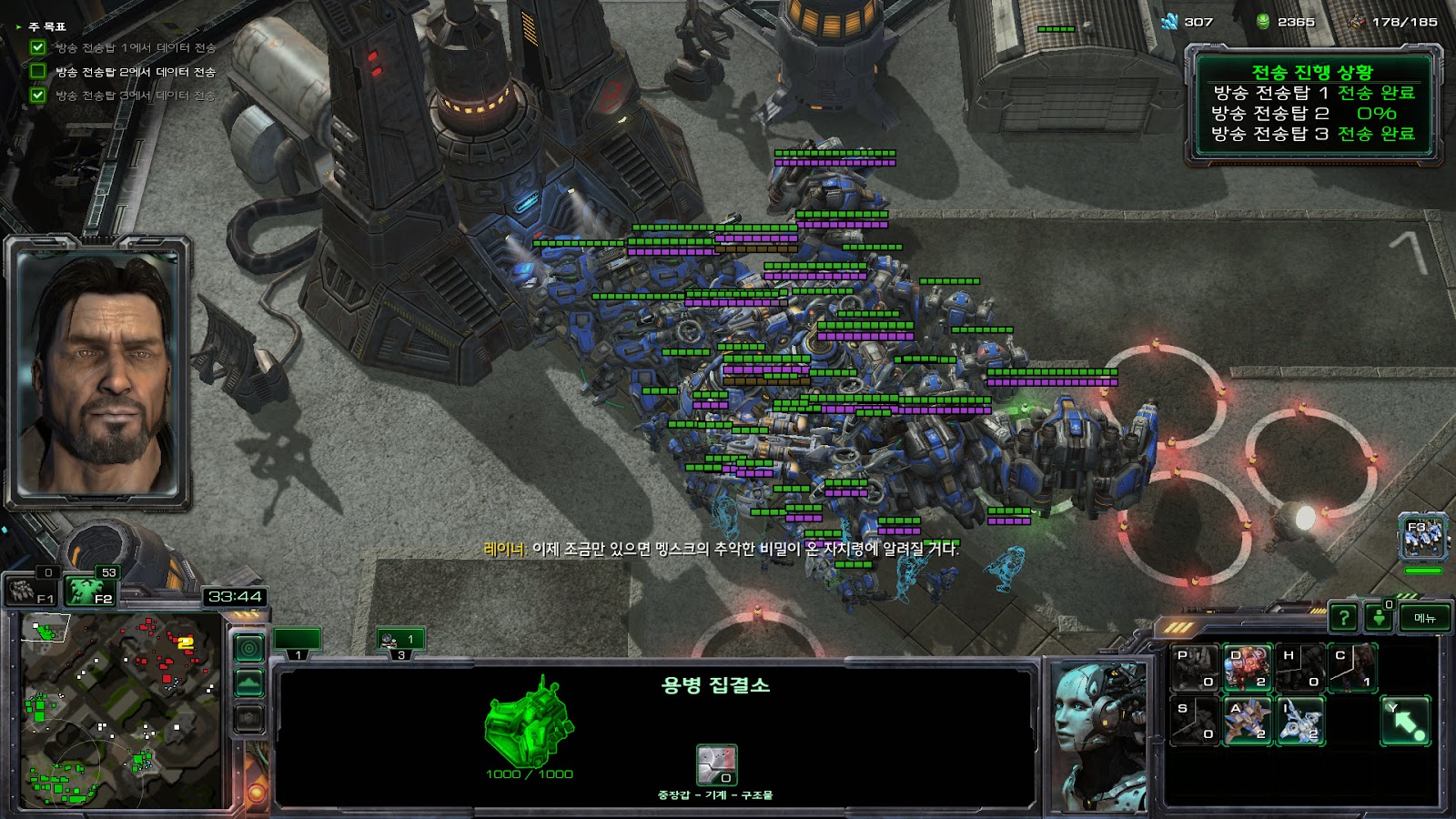Open the help question mark button
The width and height of the screenshot is (1456, 819).
[1343, 618]
